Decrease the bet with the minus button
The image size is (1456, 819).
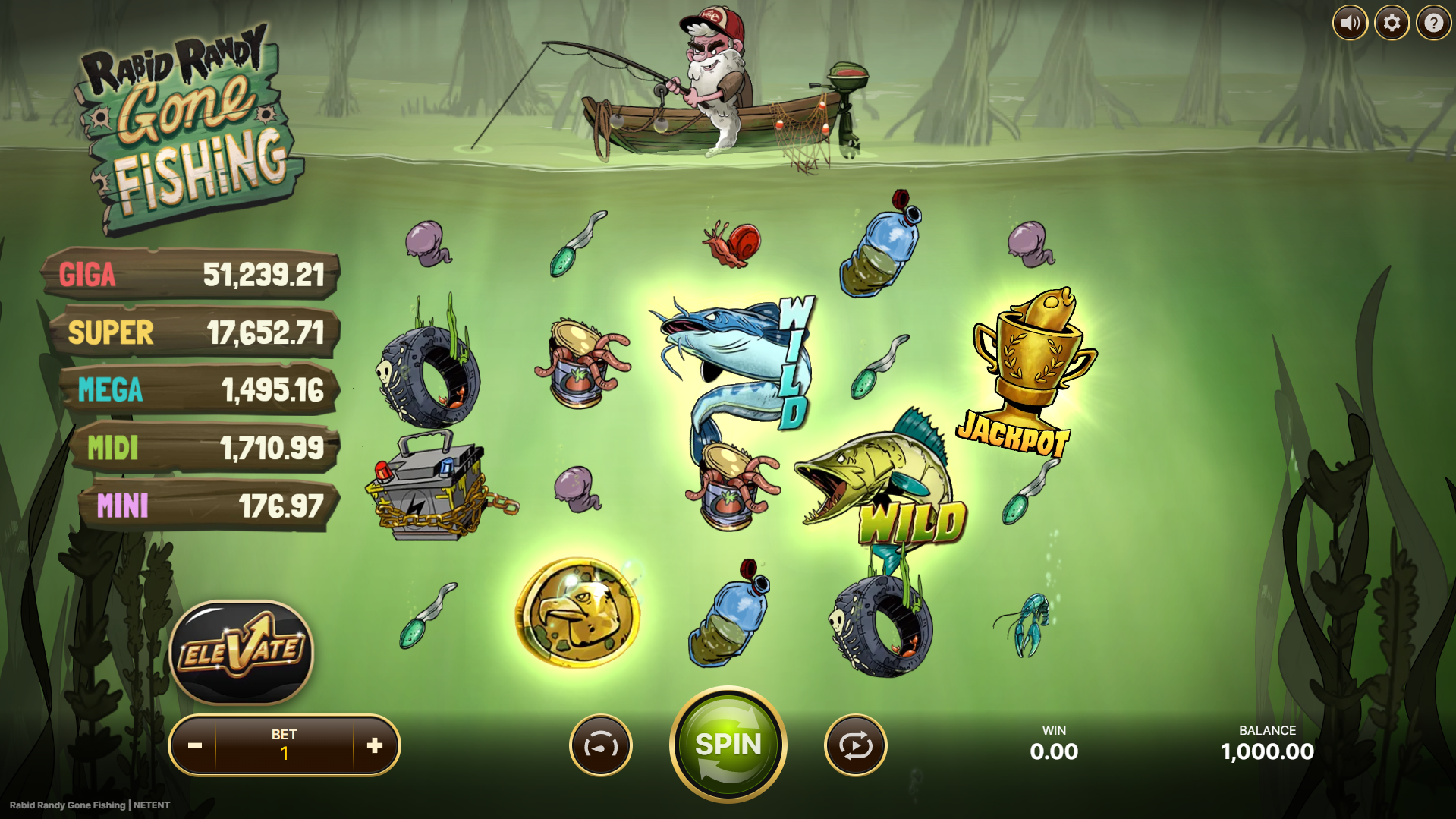195,745
